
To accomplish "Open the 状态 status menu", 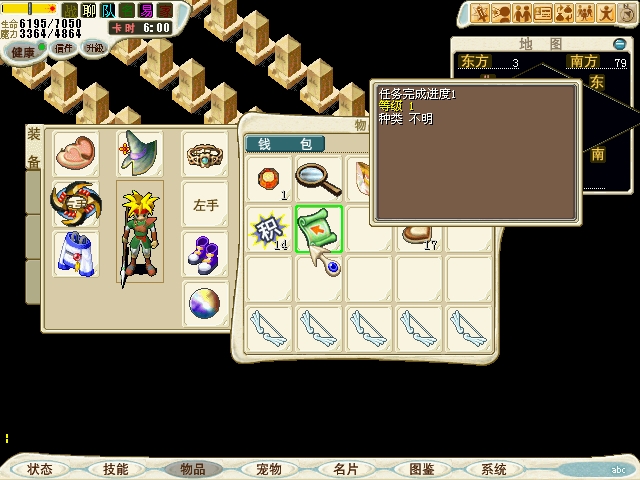I will click(40, 469).
